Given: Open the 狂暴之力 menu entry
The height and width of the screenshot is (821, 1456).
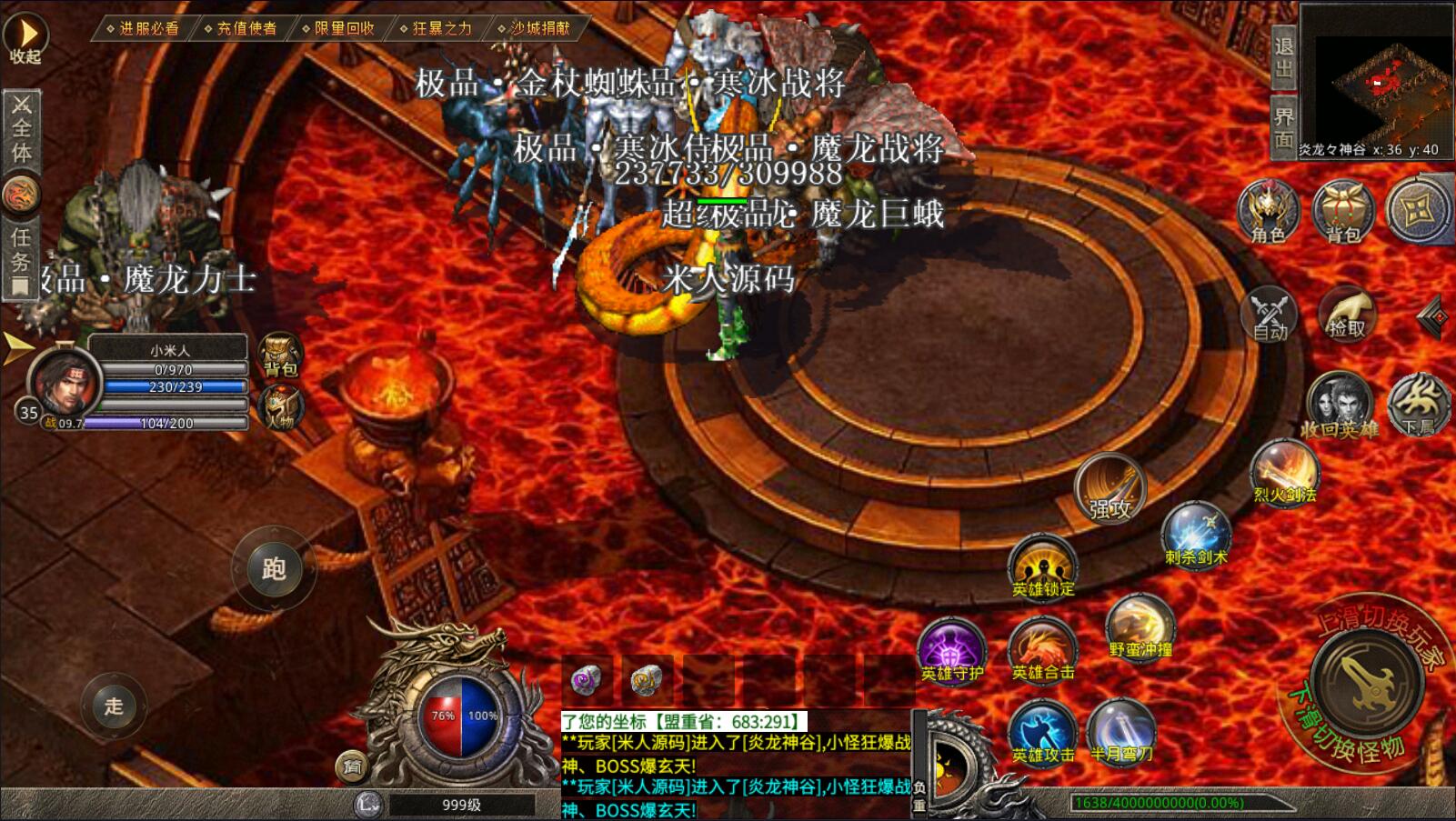Looking at the screenshot, I should (442, 28).
